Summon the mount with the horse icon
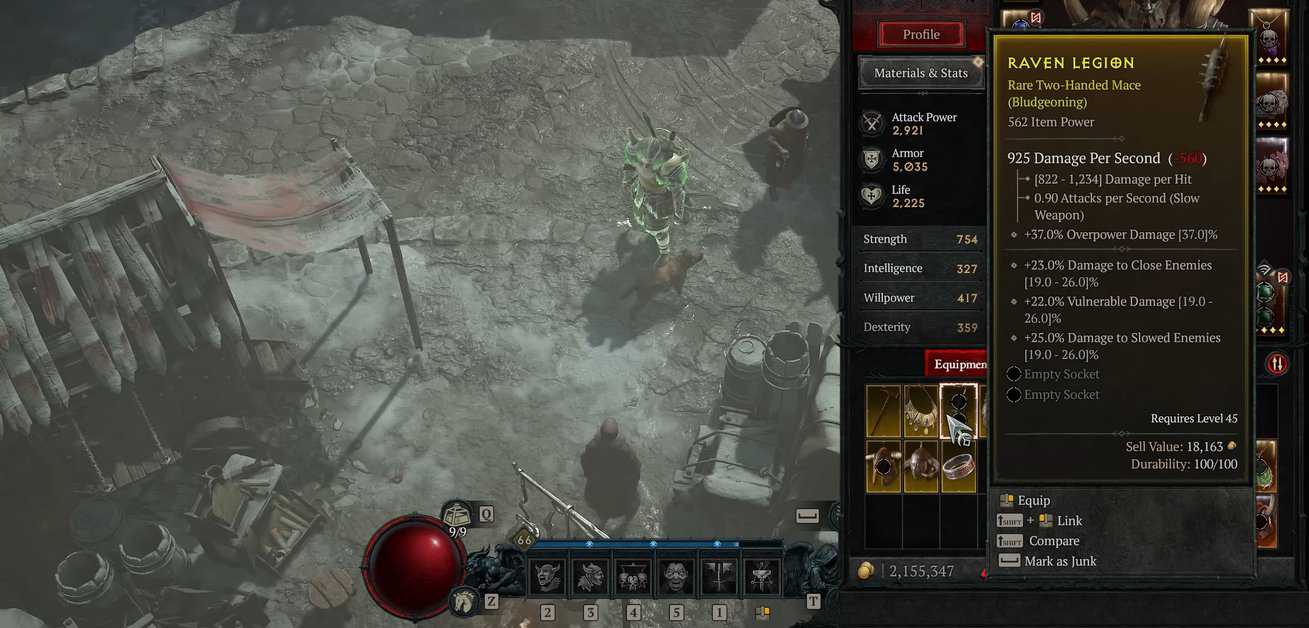This screenshot has height=628, width=1309. point(463,600)
